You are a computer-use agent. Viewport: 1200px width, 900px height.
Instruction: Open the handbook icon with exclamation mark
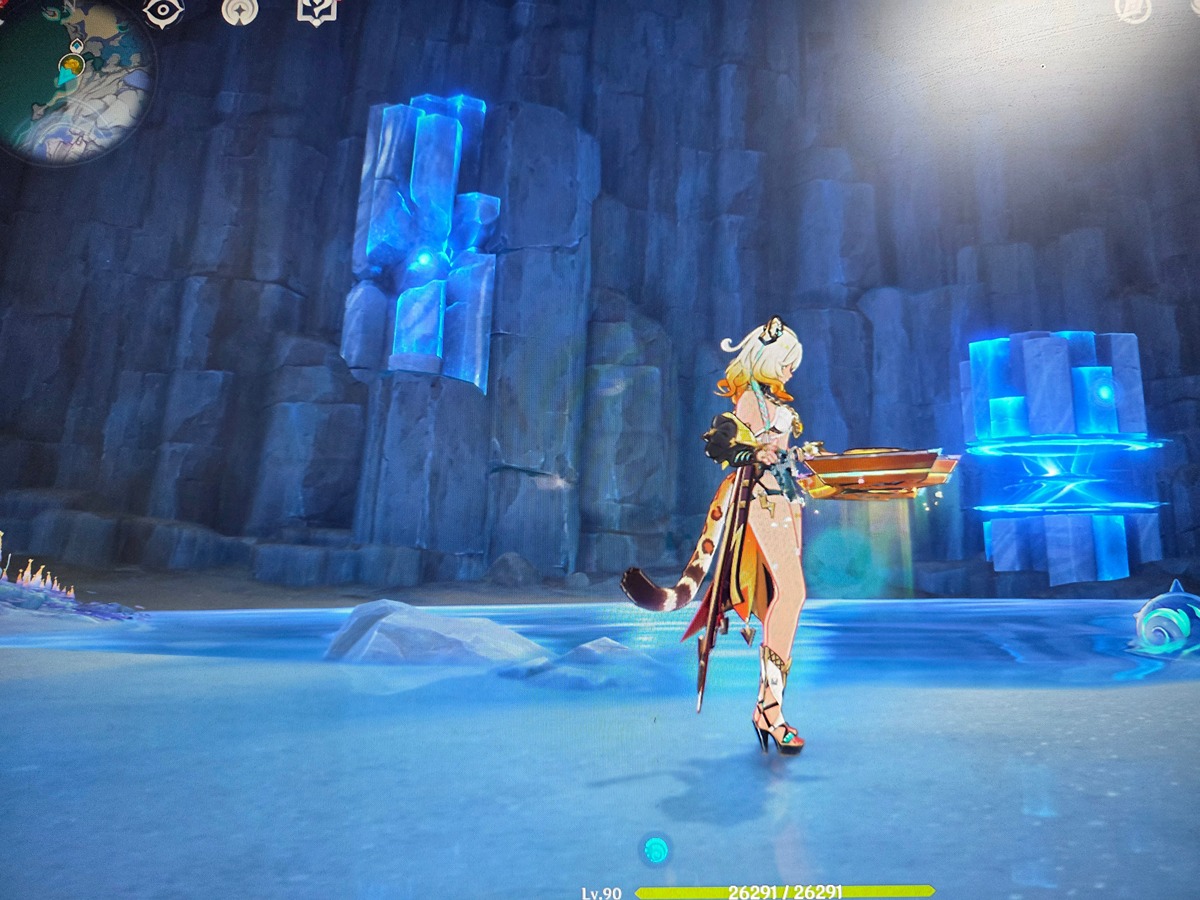316,10
